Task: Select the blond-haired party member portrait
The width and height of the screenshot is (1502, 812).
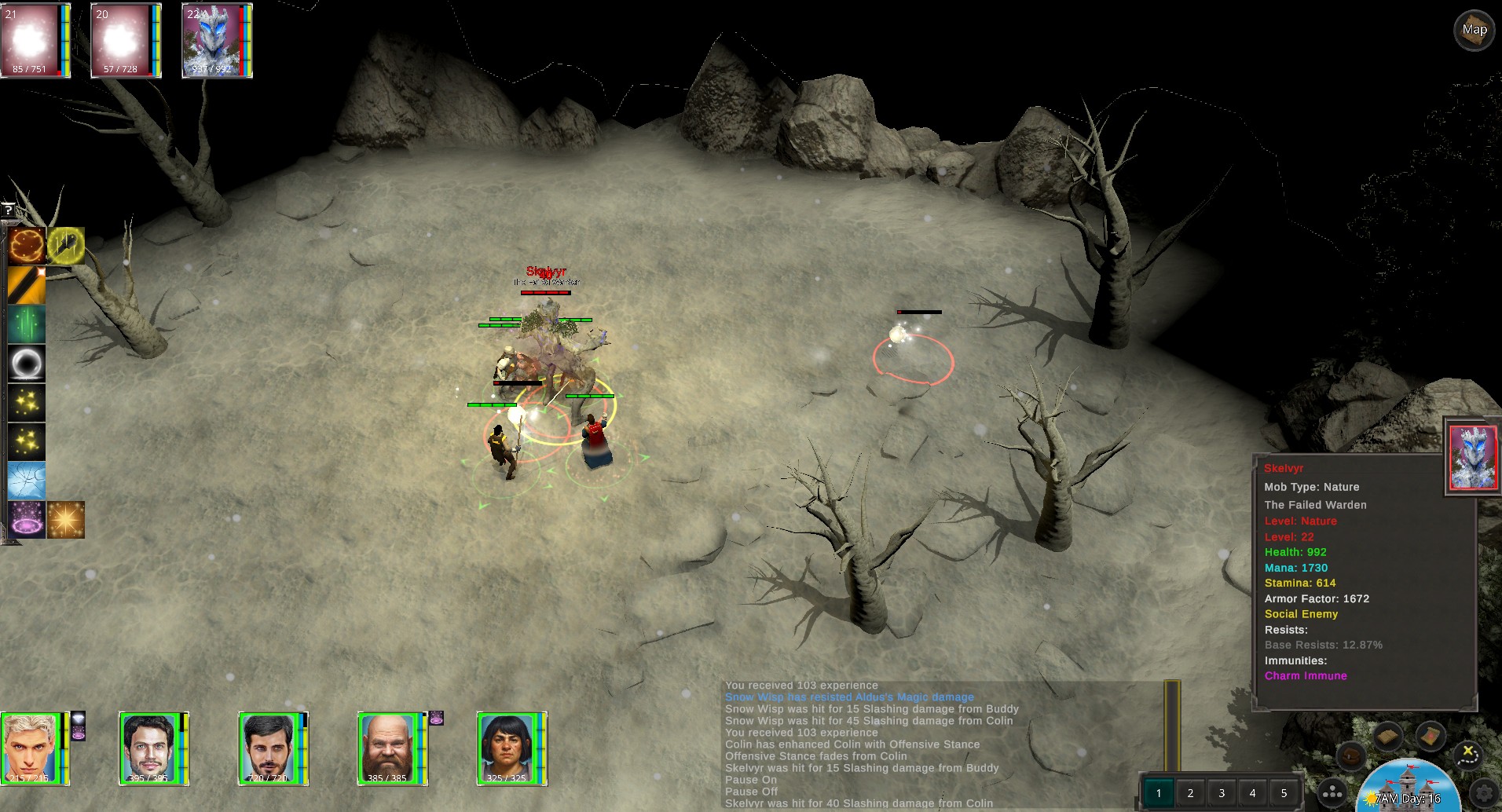Action: (31, 748)
